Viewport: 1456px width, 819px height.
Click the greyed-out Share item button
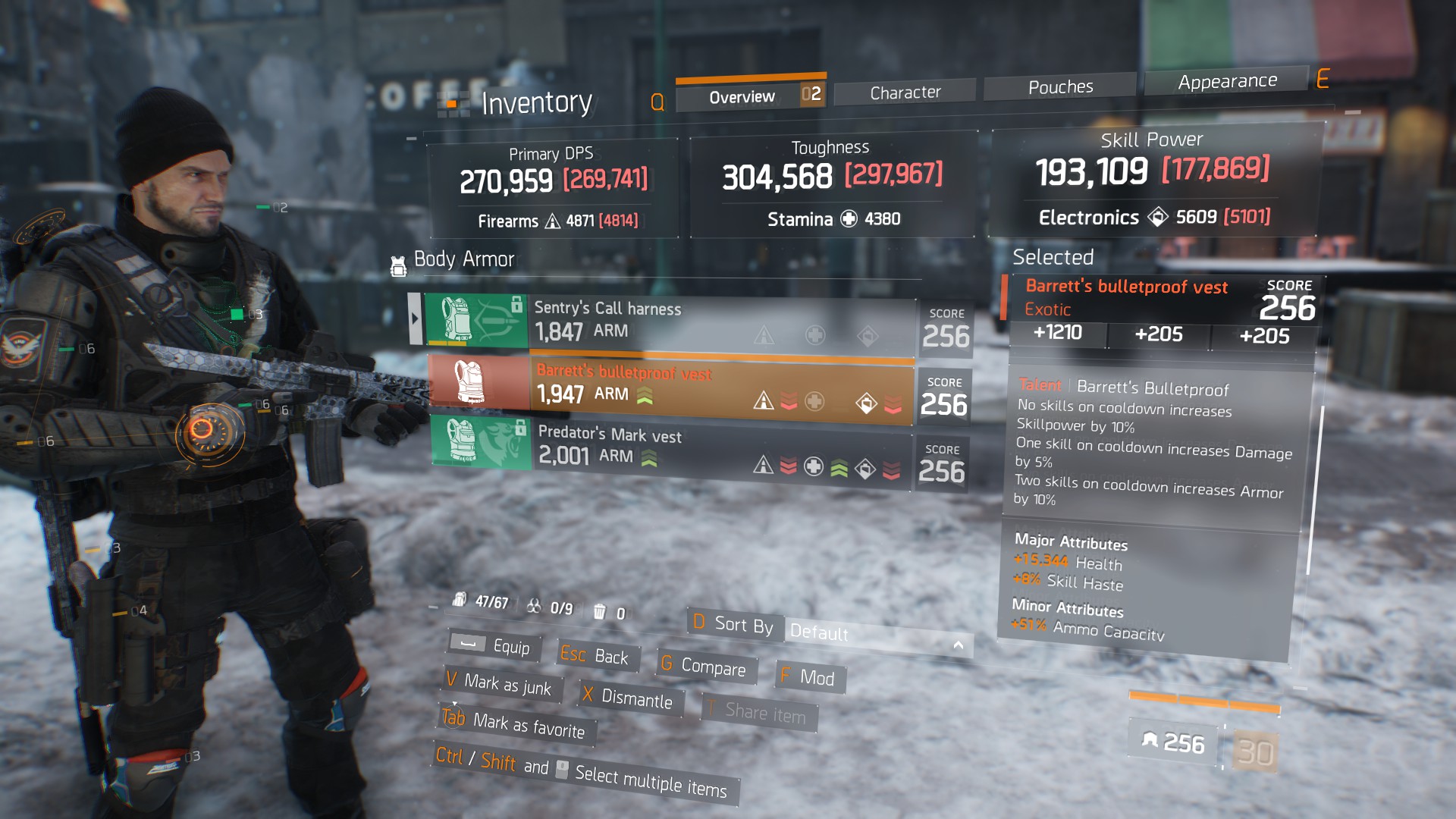(758, 712)
